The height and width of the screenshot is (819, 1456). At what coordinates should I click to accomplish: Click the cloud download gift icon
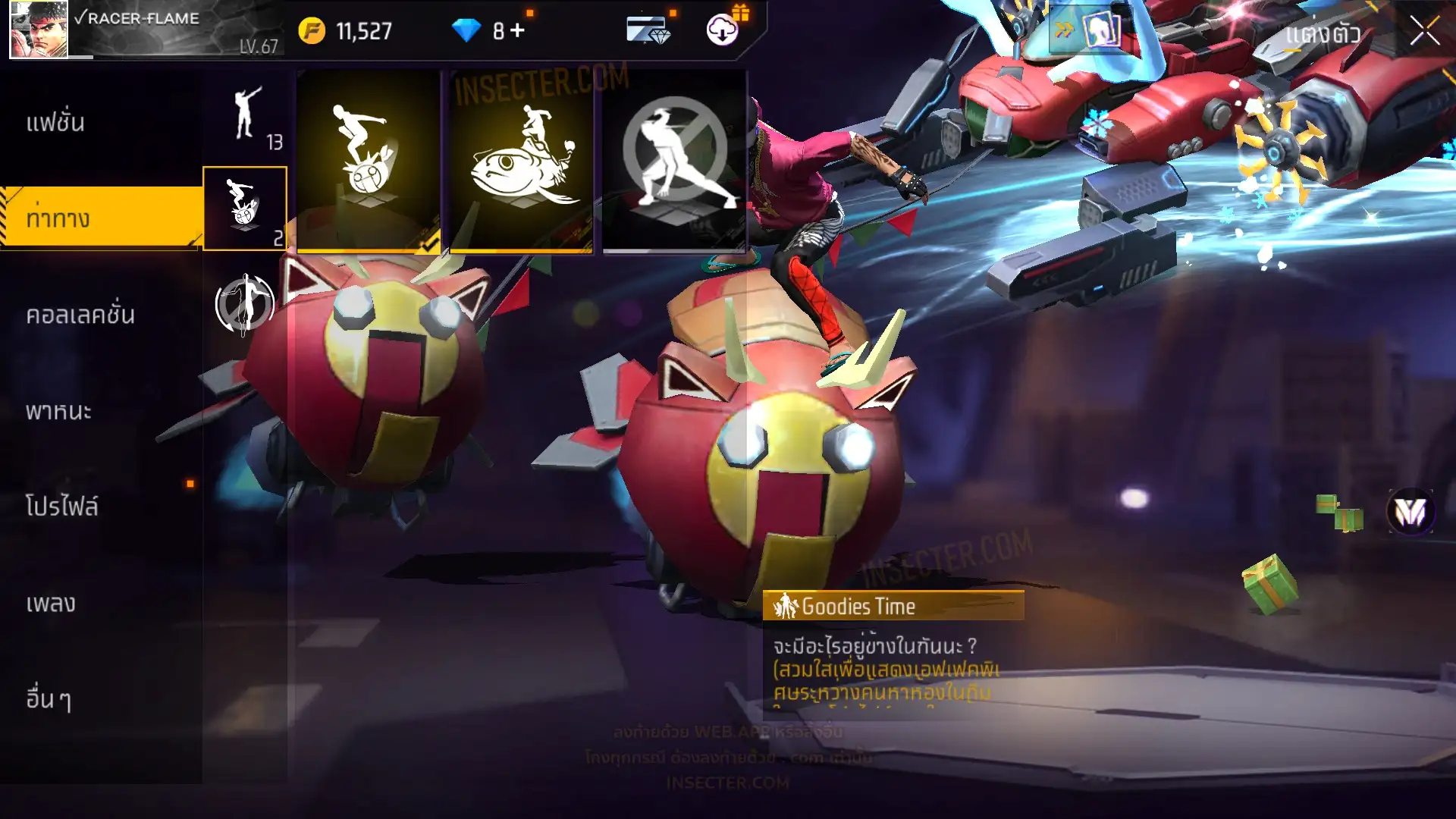click(x=723, y=30)
